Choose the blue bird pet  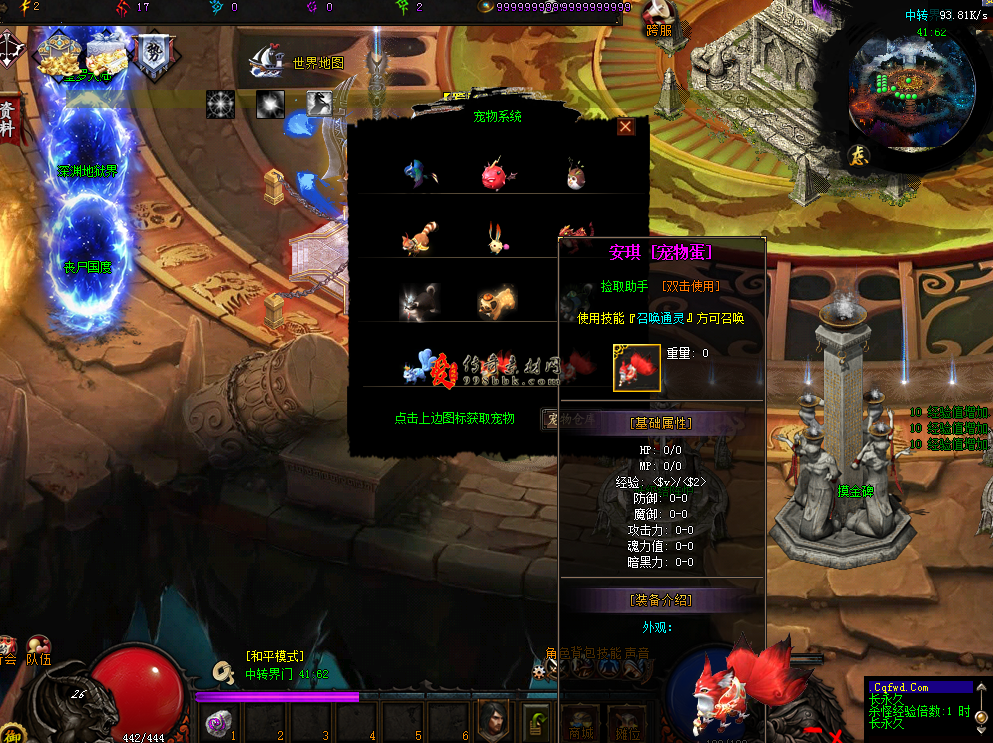tap(417, 174)
